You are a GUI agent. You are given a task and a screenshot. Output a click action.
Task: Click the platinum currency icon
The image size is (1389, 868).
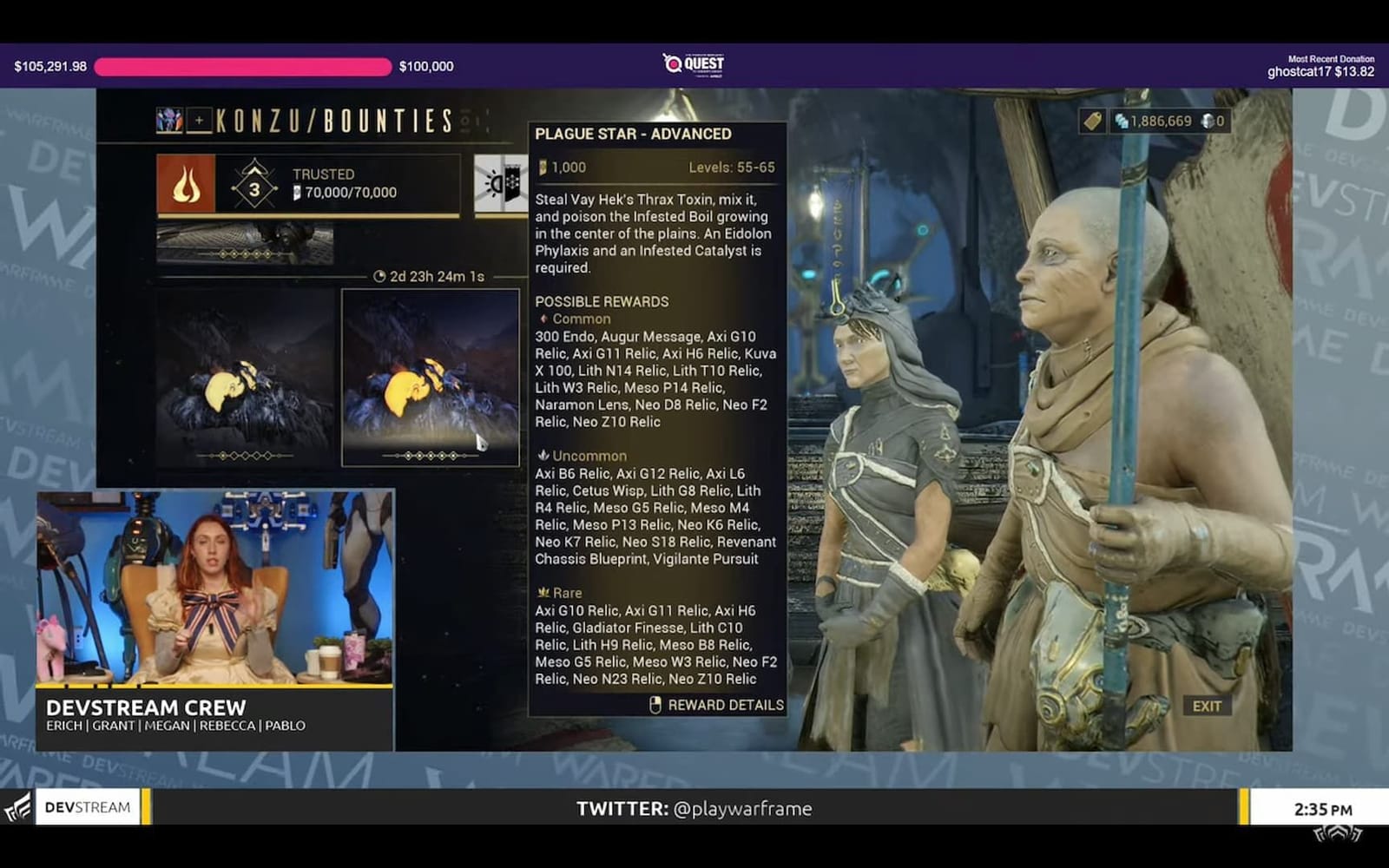[x=1207, y=122]
